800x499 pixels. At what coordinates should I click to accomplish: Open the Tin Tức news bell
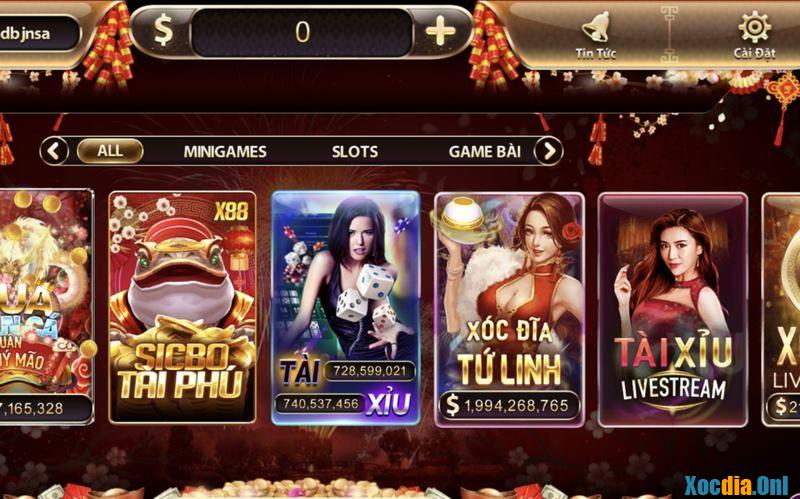pos(596,34)
